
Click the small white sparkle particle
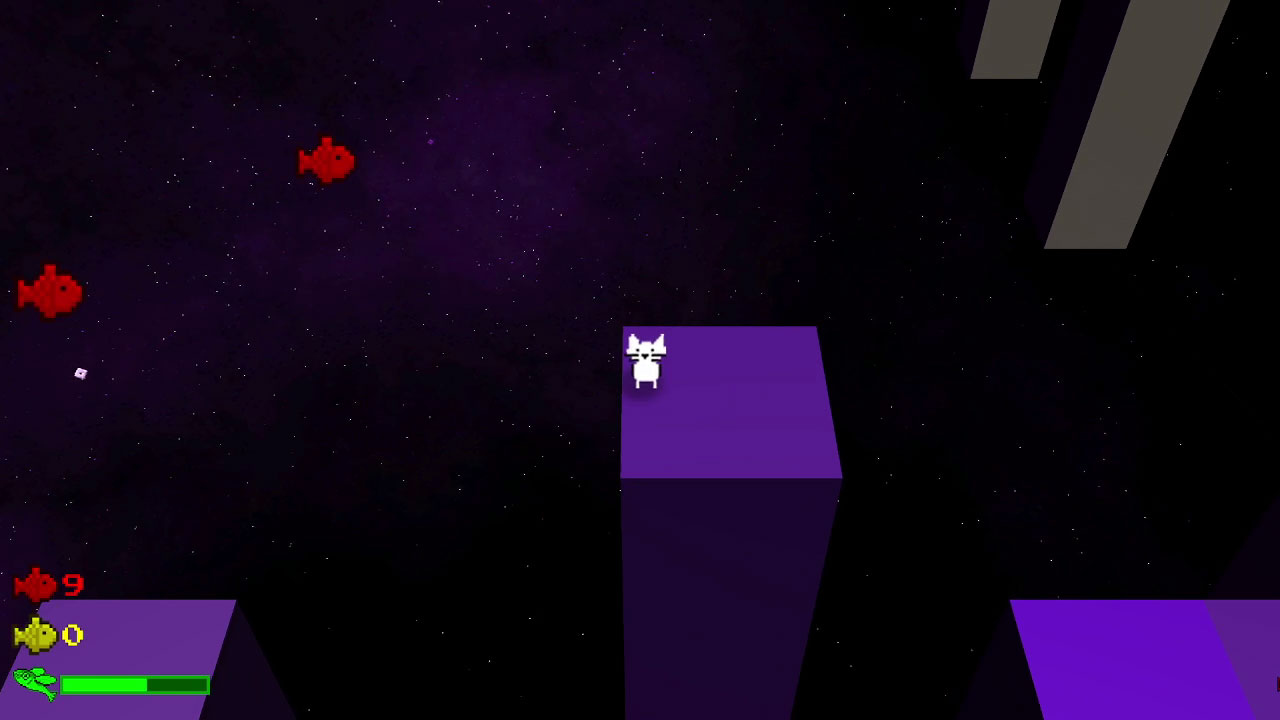pyautogui.click(x=79, y=372)
